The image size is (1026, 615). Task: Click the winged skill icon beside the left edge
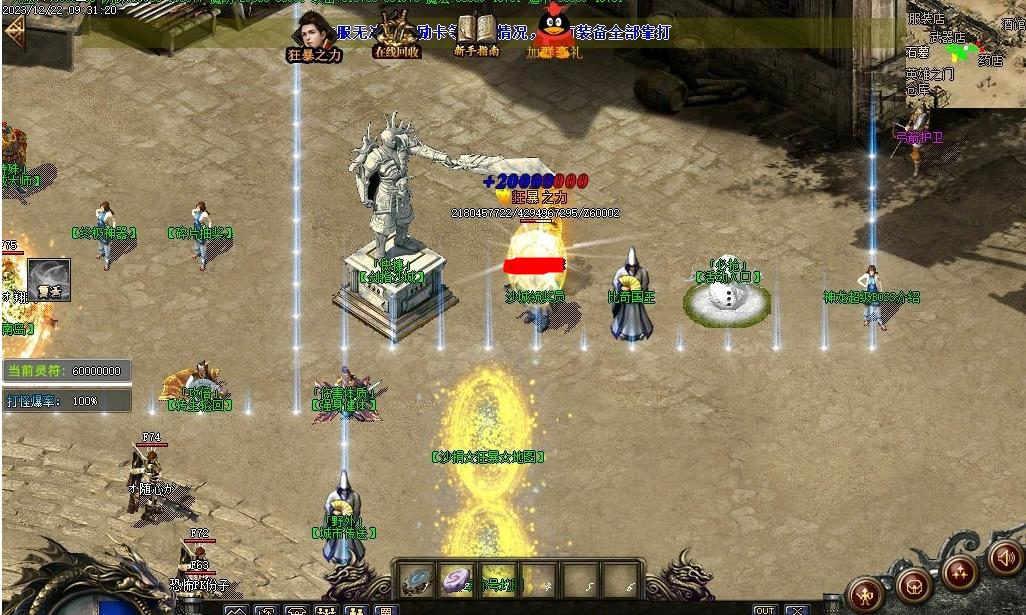point(49,280)
